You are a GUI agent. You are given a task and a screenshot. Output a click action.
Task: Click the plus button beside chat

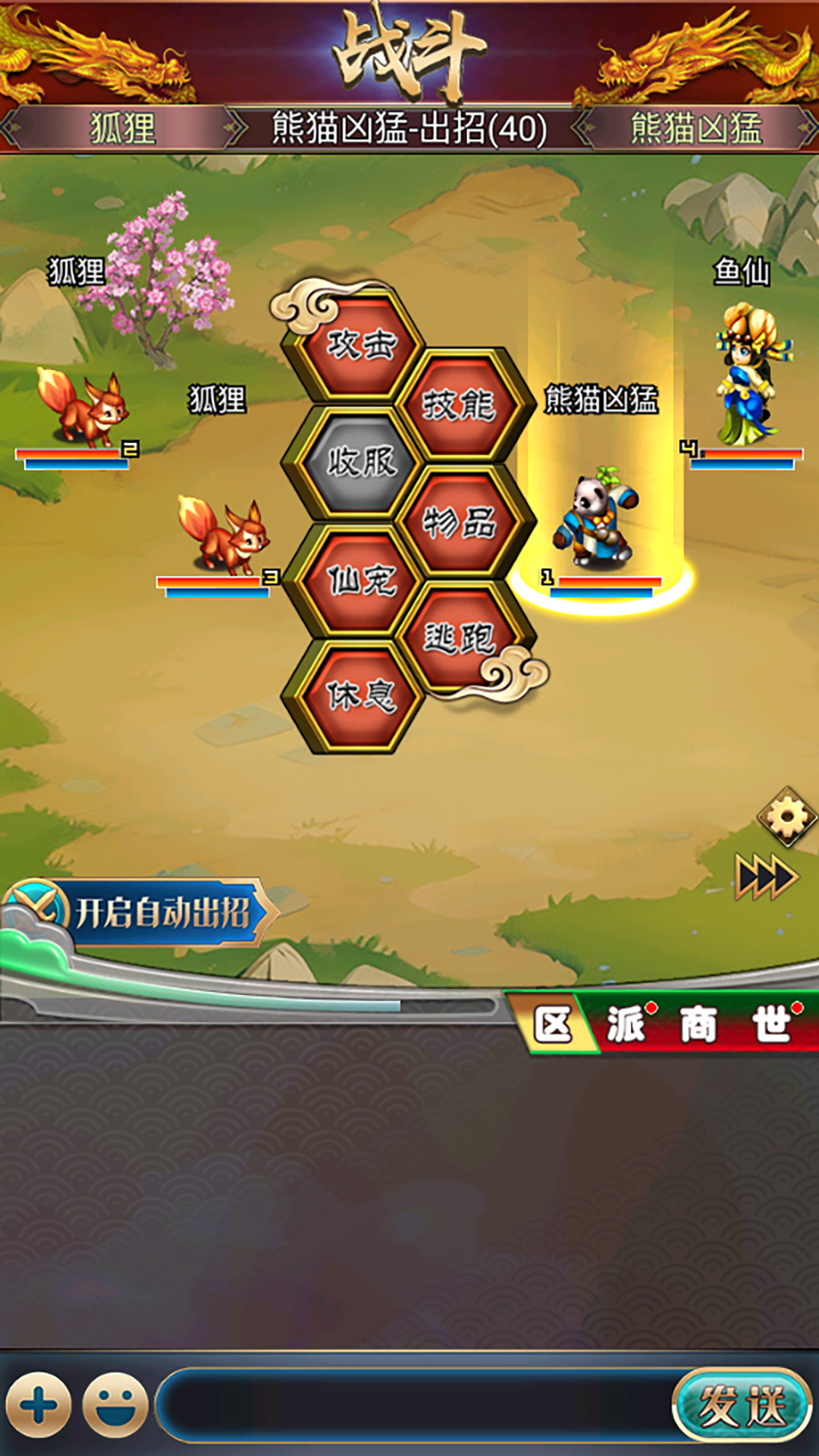pyautogui.click(x=39, y=1405)
